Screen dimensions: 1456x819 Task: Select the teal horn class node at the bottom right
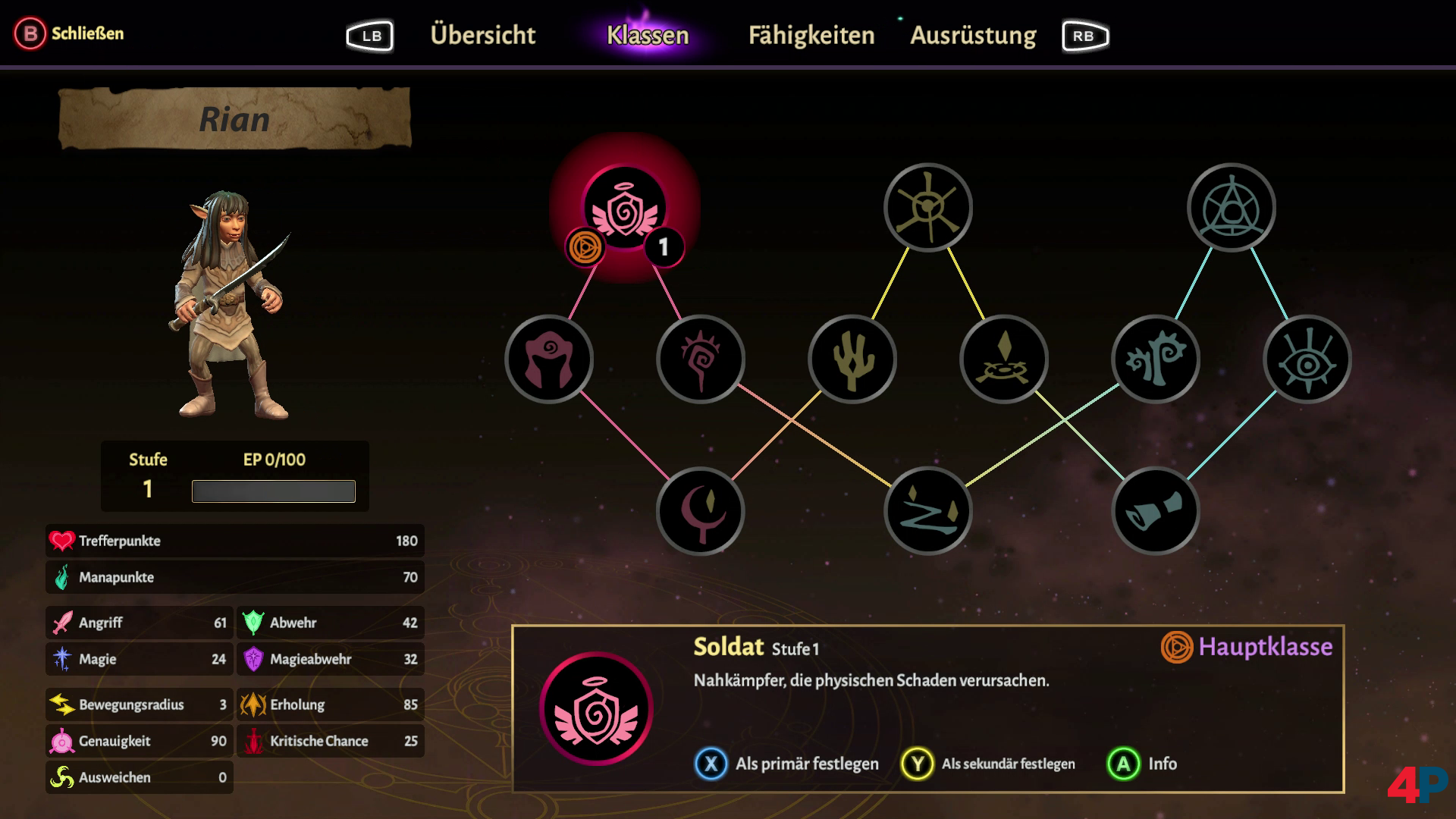(1154, 511)
